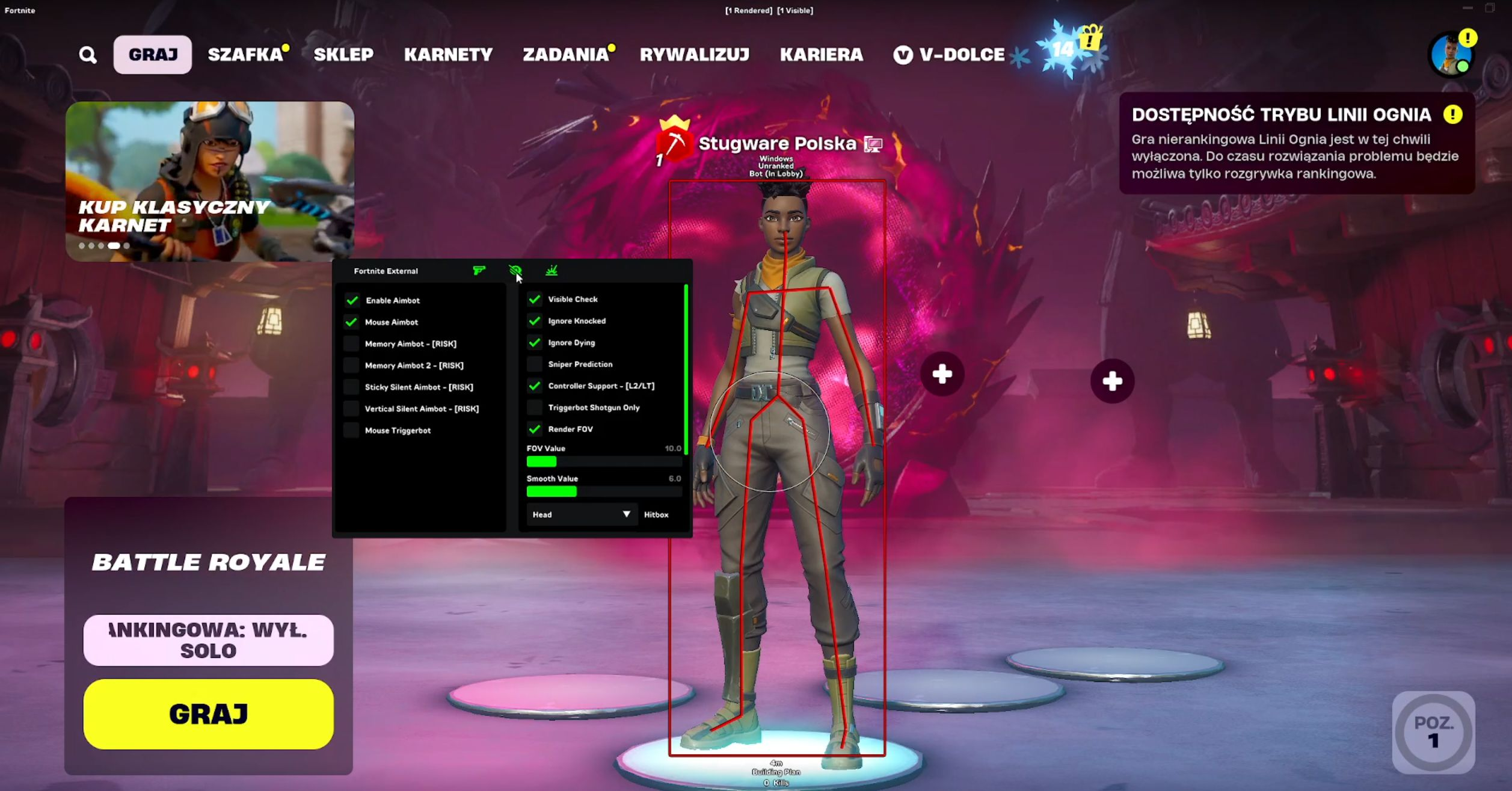Start the match with the yellow GRAJ button
Screen dimensions: 1512x791
(209, 714)
